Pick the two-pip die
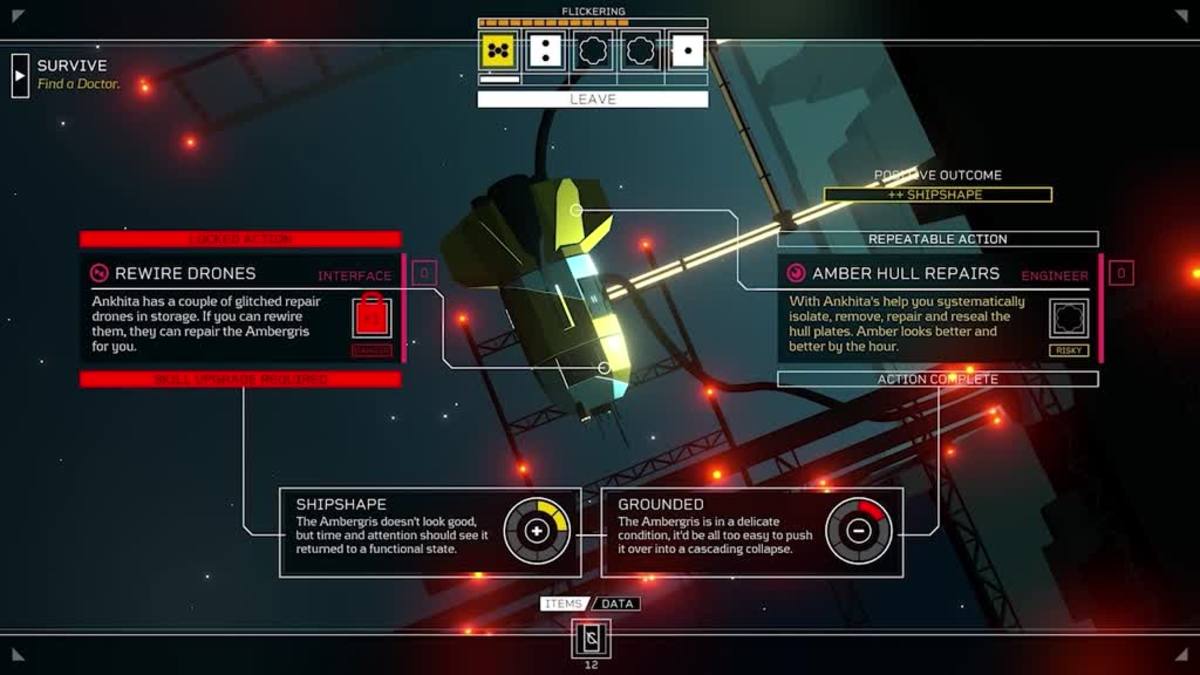The width and height of the screenshot is (1200, 675). coord(545,50)
